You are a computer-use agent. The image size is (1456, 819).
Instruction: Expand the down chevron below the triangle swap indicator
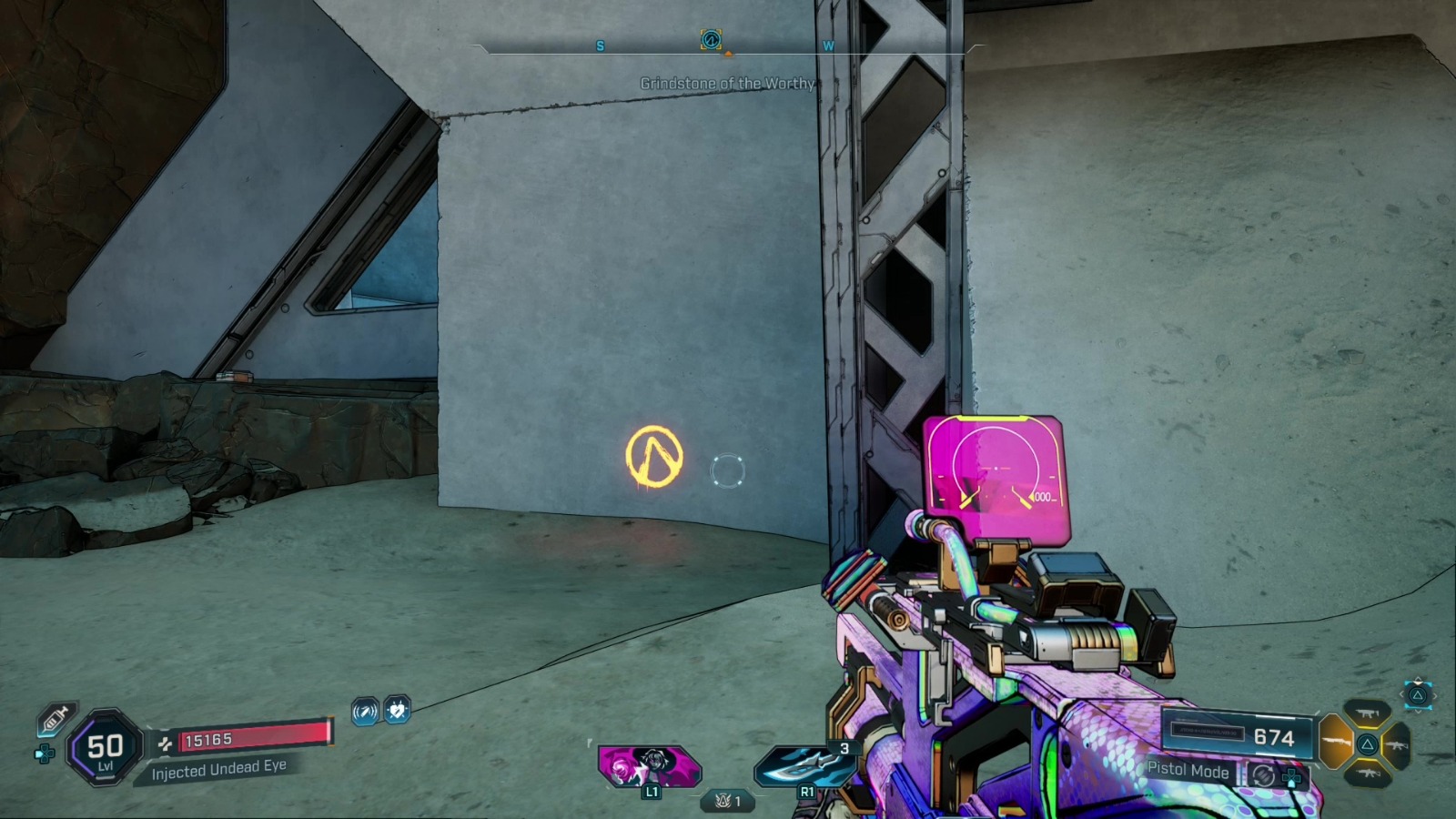point(1417,711)
